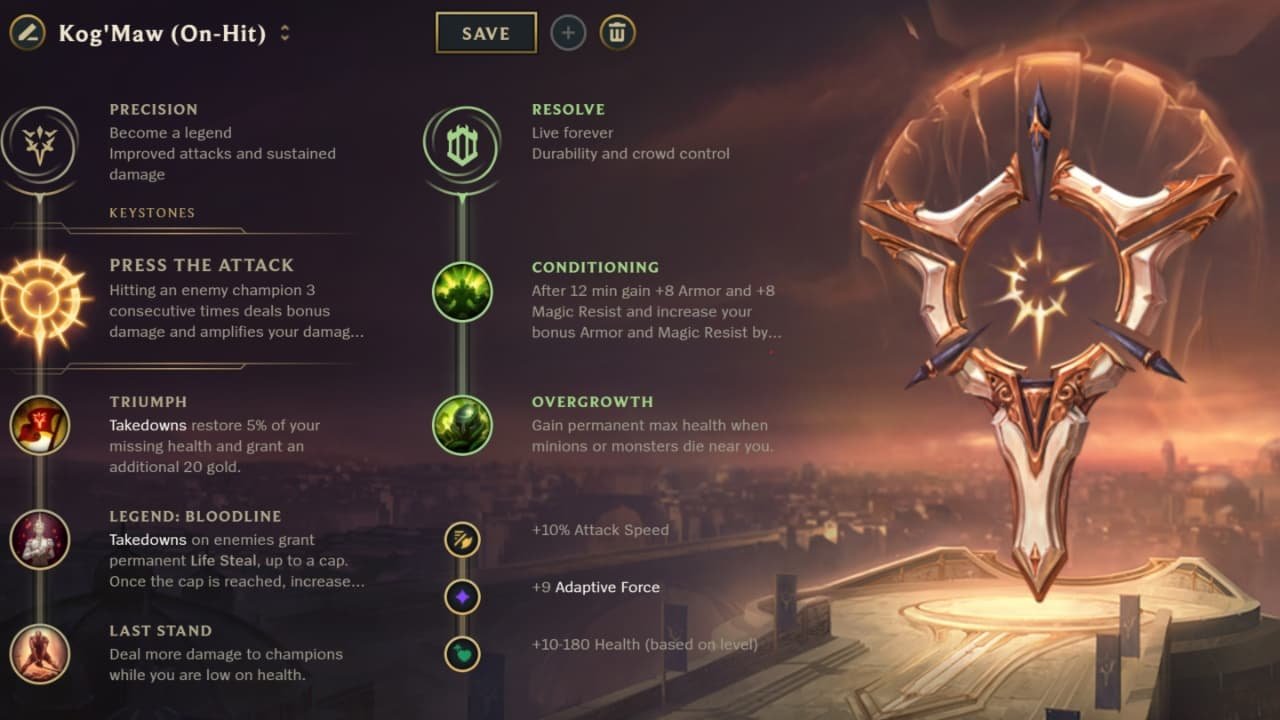Choose the Overgrowth rune icon
Viewport: 1280px width, 720px height.
click(461, 426)
